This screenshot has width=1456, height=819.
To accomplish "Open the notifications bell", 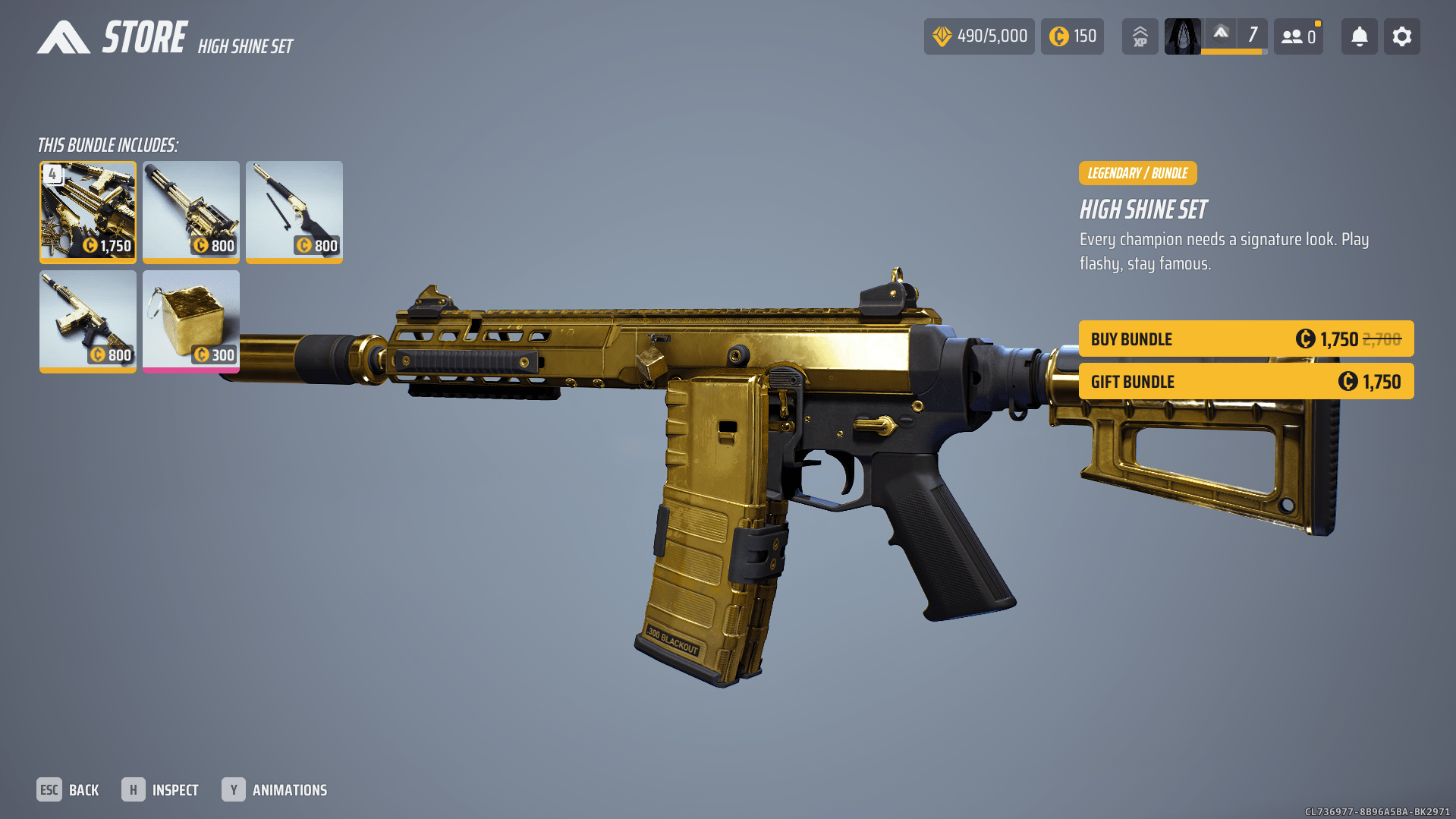I will [x=1359, y=36].
